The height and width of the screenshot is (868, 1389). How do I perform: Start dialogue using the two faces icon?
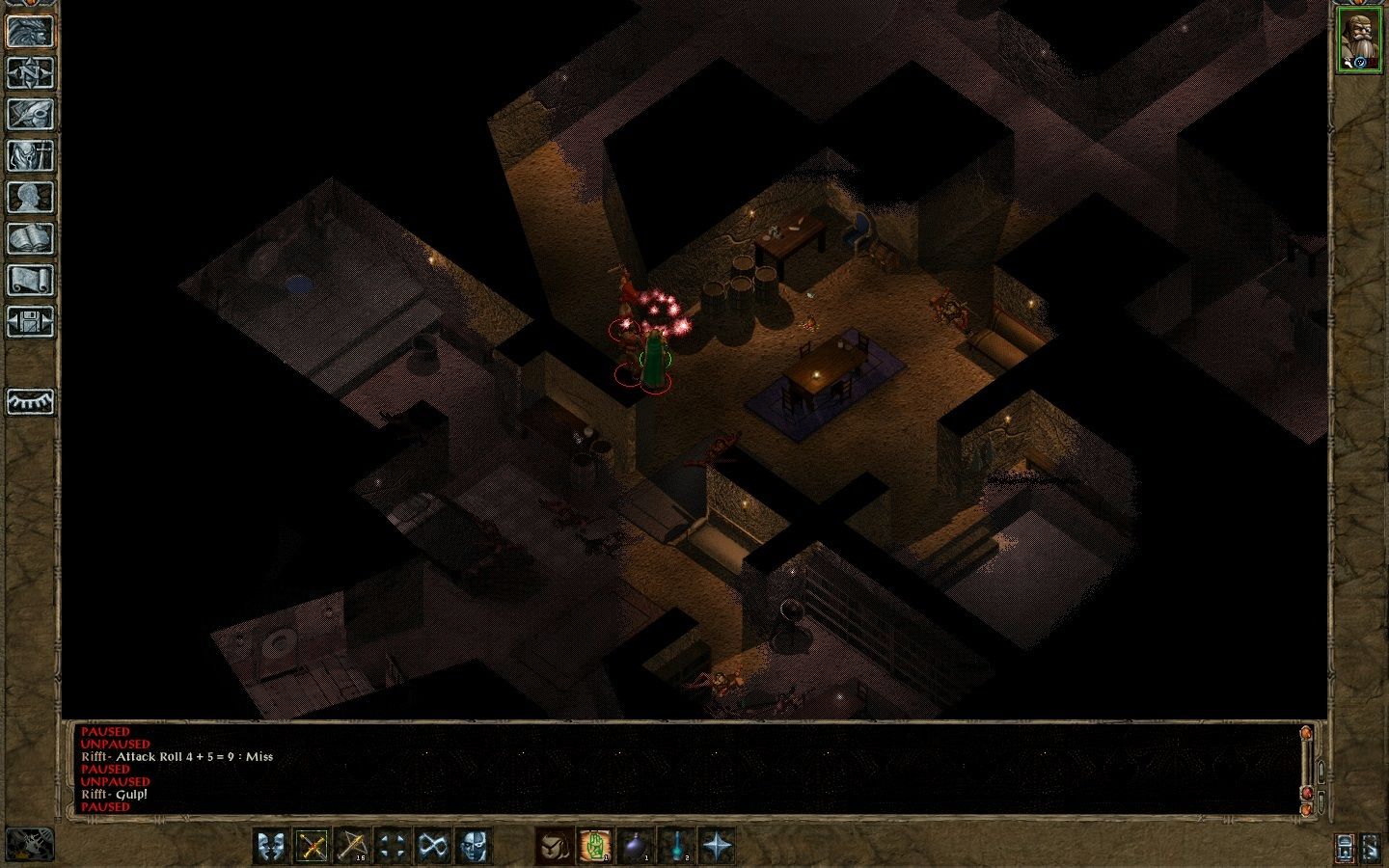point(271,847)
